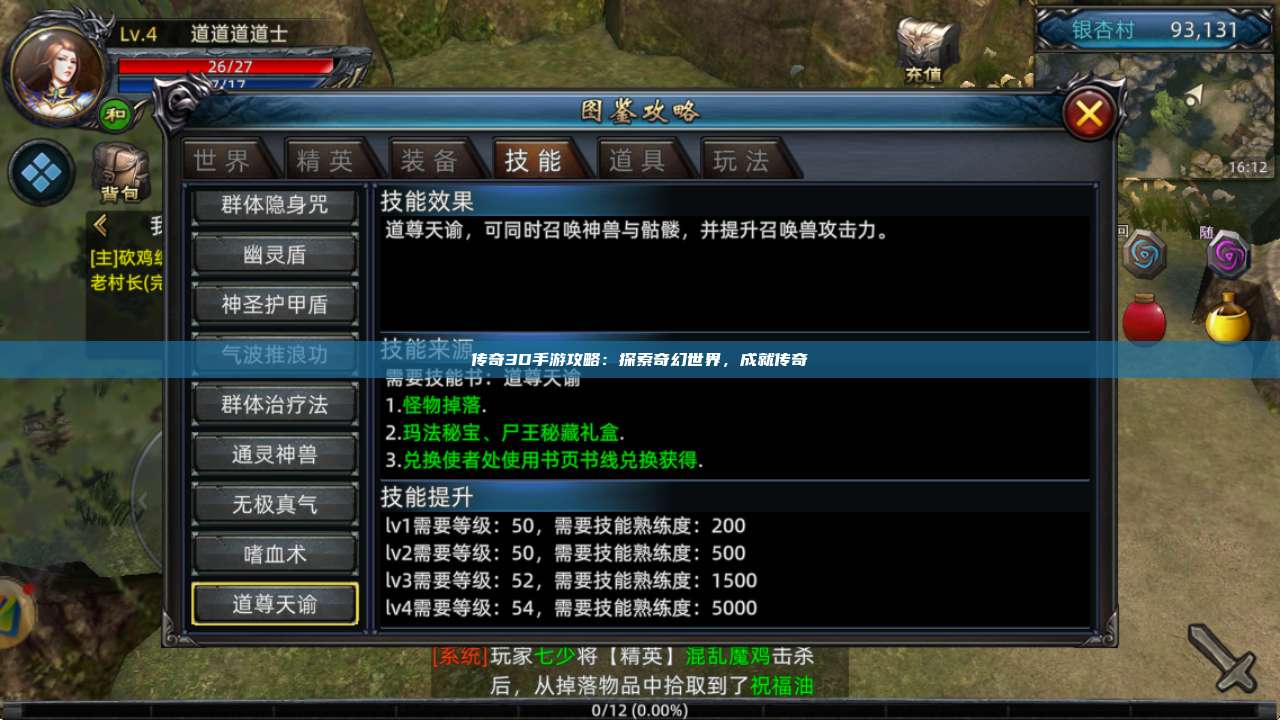The height and width of the screenshot is (720, 1280).
Task: Collapse the quest tracker with « arrow
Action: (100, 224)
